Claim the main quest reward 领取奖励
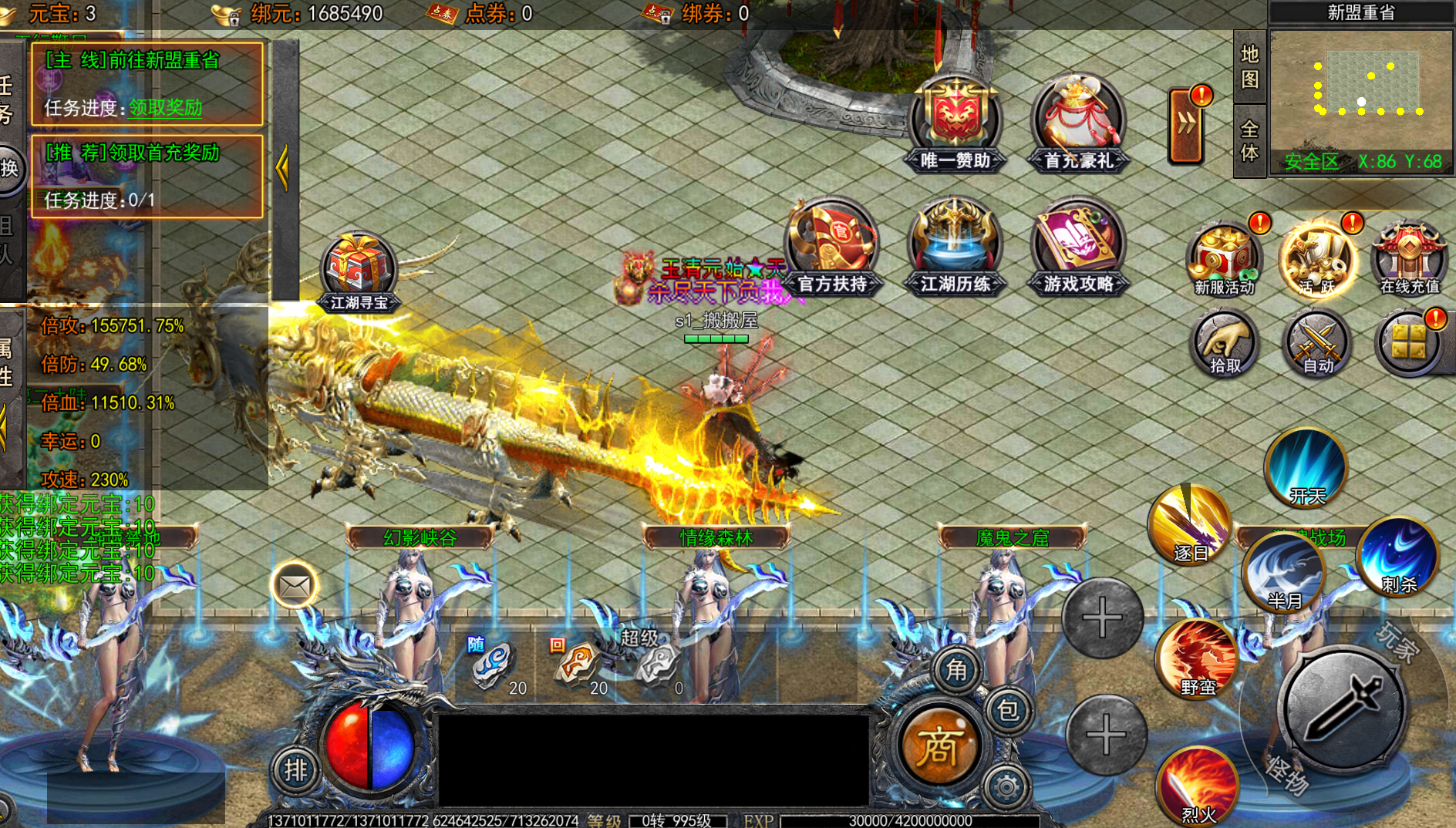Image resolution: width=1456 pixels, height=828 pixels. [x=165, y=108]
